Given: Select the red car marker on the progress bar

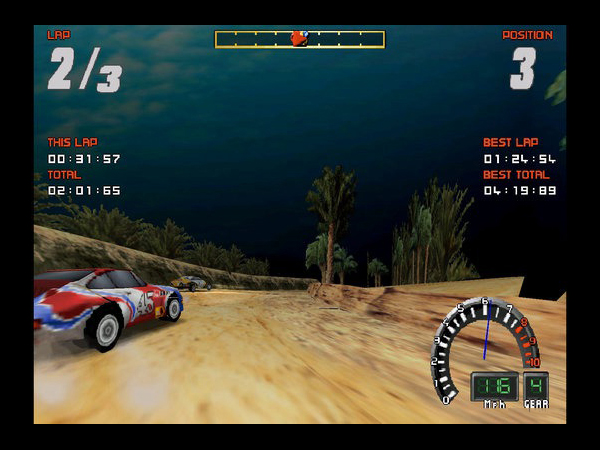Looking at the screenshot, I should coord(298,39).
